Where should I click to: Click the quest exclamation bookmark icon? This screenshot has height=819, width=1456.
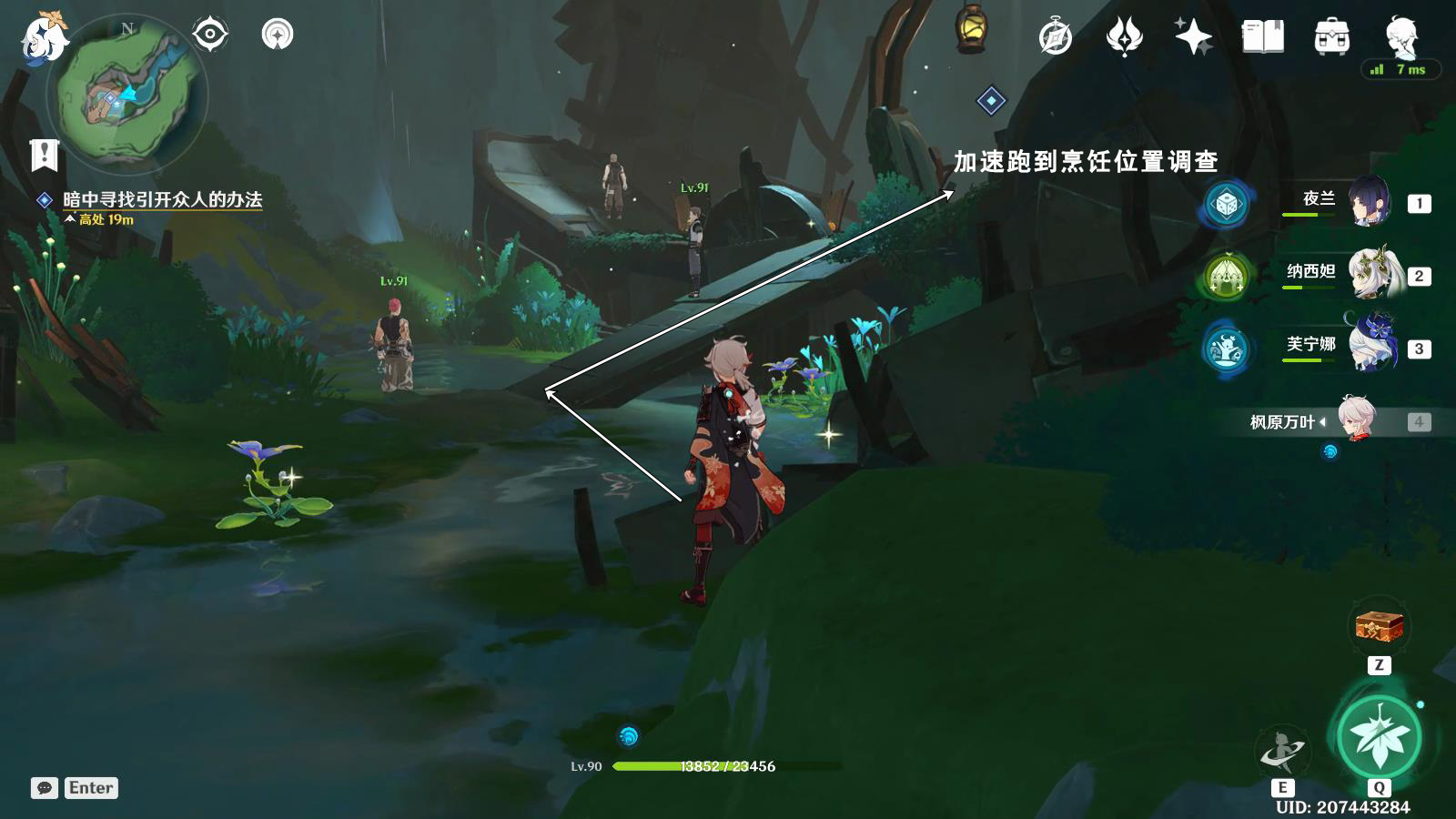pos(44,156)
